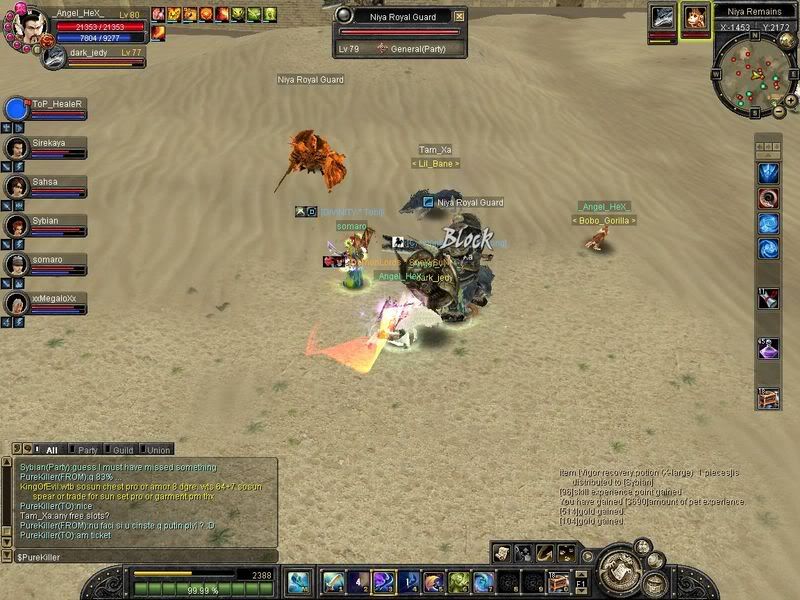The image size is (800, 600).
Task: Use the purple potion in the side bar
Action: coord(767,349)
